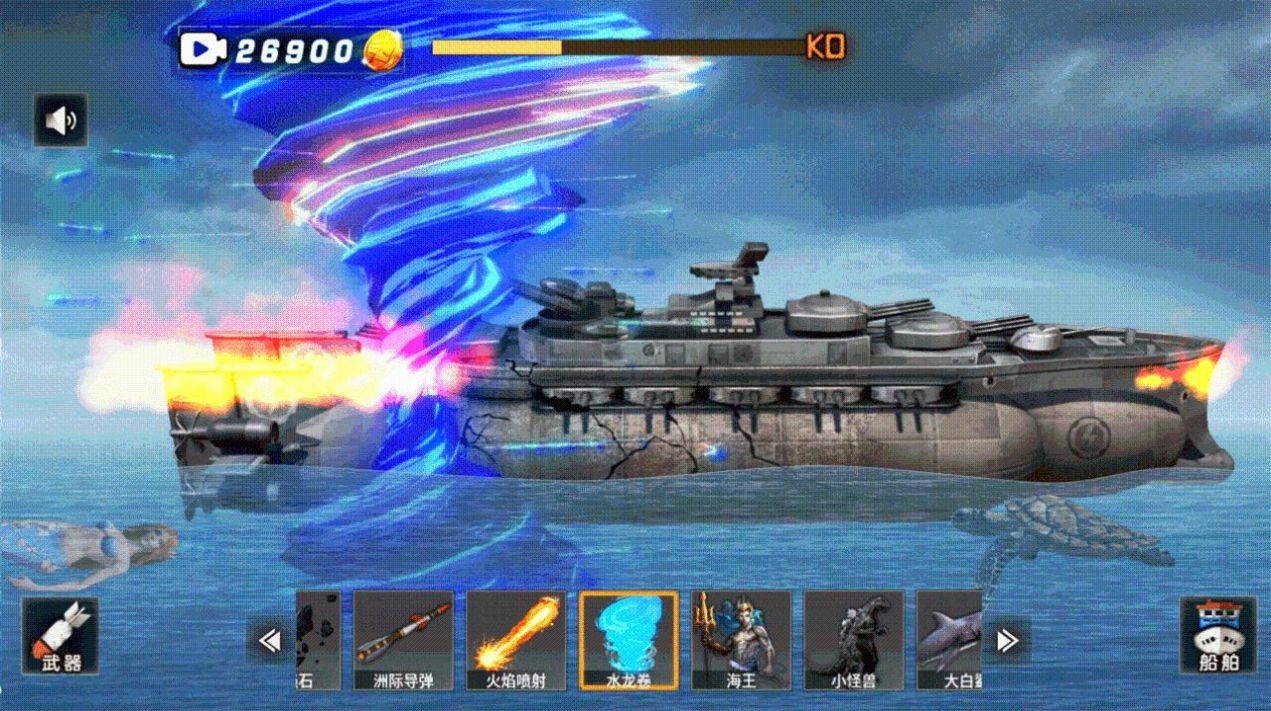1271x711 pixels.
Task: Select the 洲际导弹 missile weapon
Action: click(x=403, y=640)
